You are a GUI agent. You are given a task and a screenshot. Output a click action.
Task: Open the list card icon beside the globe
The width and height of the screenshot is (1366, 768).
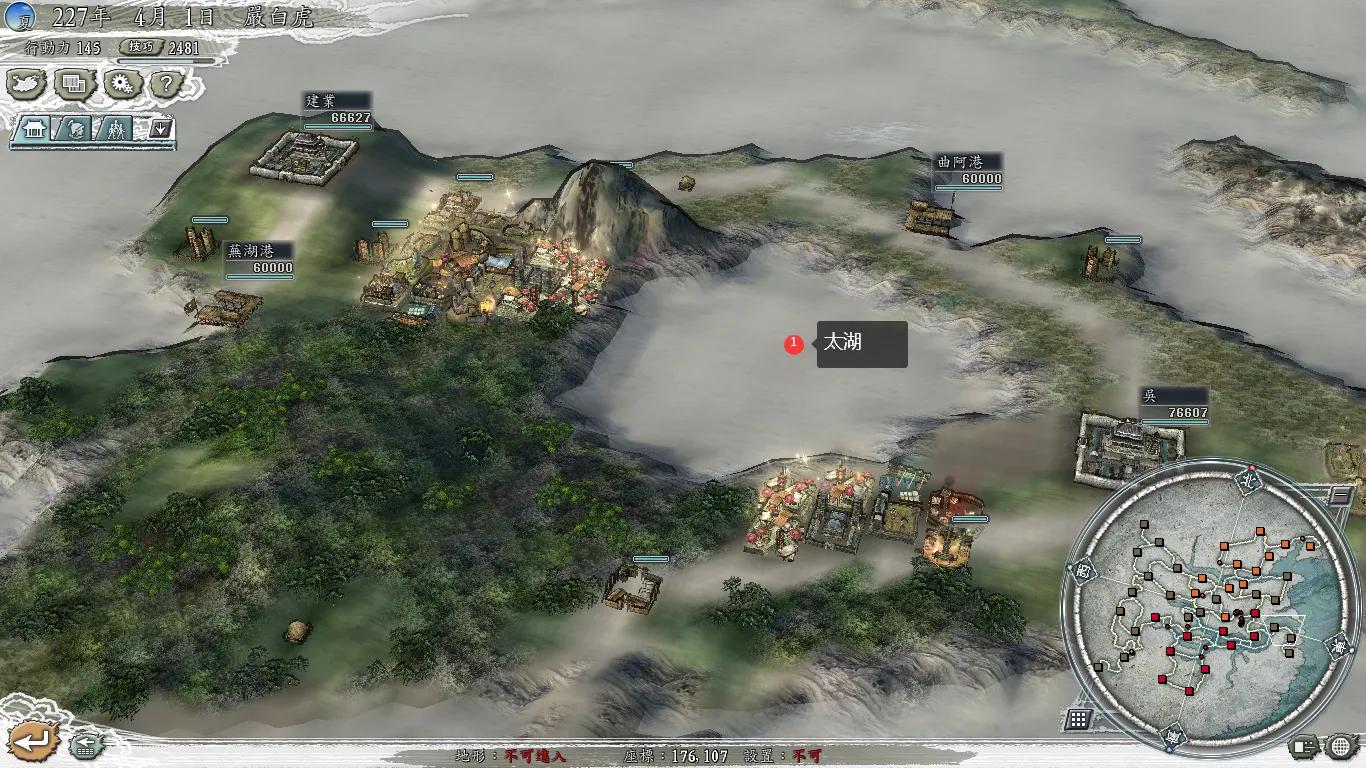pyautogui.click(x=1303, y=746)
